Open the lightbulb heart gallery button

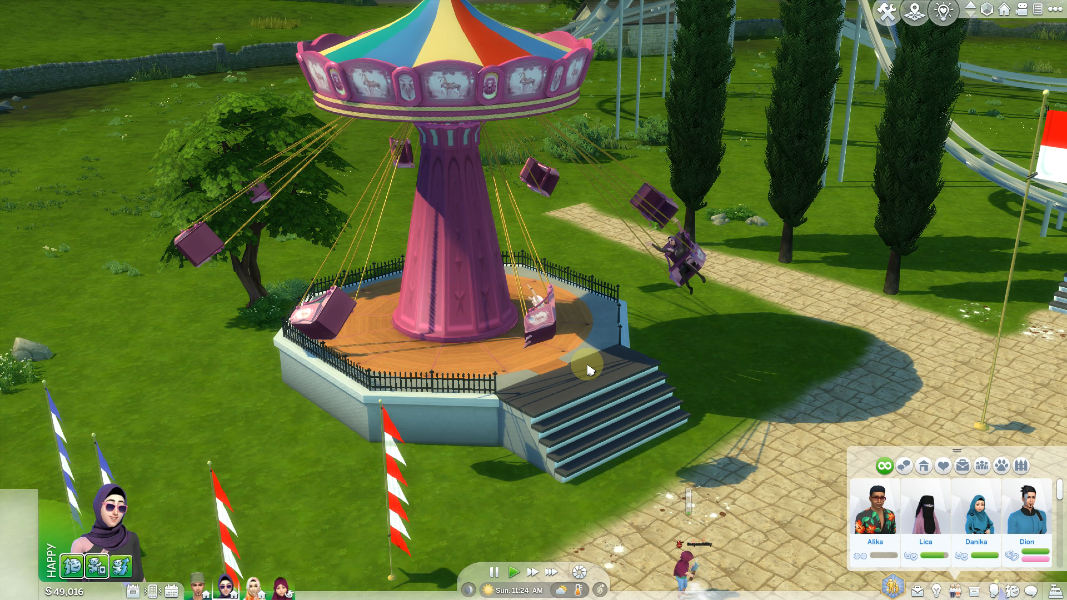click(942, 12)
